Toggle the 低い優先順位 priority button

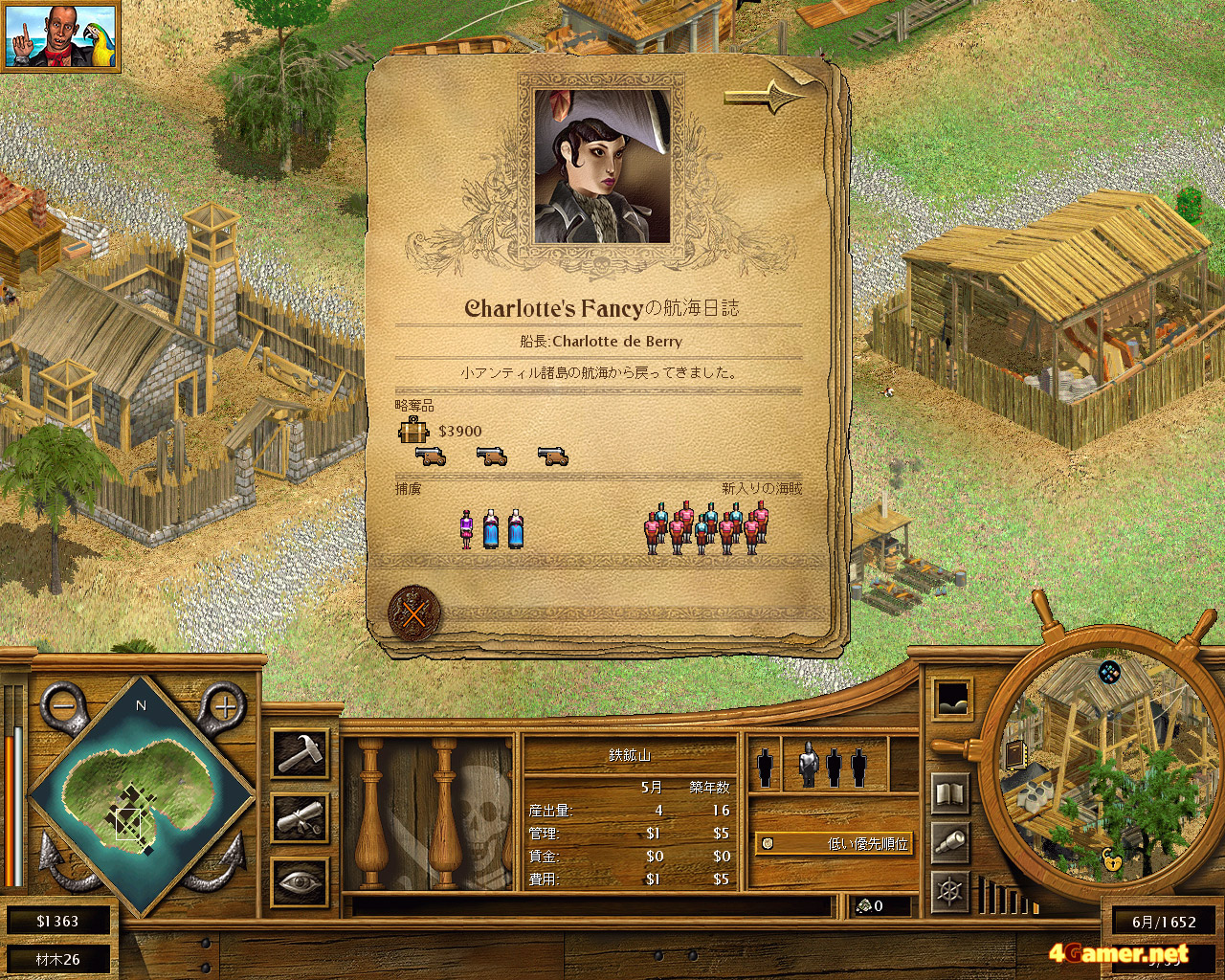pos(834,843)
